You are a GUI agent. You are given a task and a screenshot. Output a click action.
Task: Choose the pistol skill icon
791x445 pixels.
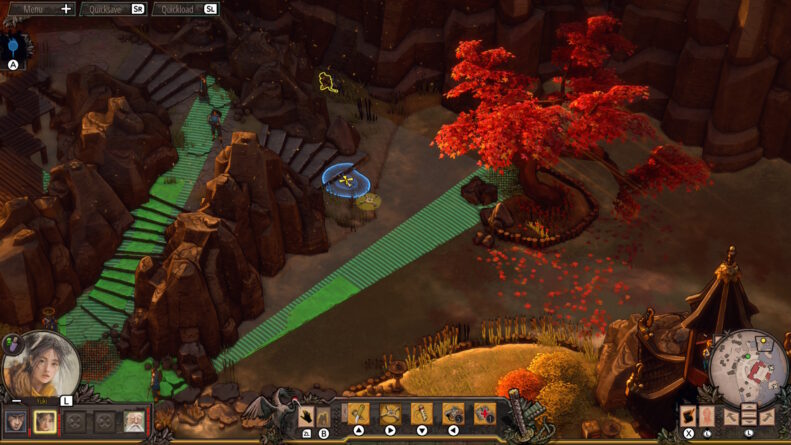[453, 414]
